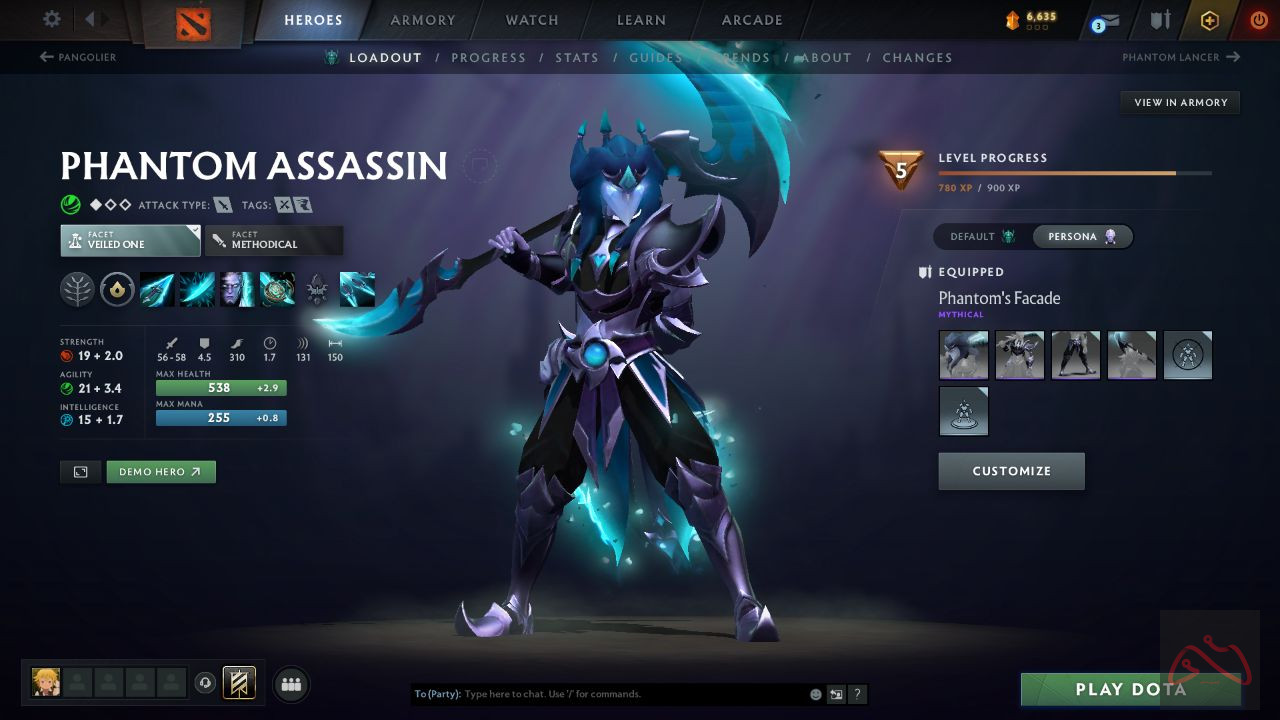The height and width of the screenshot is (720, 1280).
Task: Open the Arcade tab
Action: pyautogui.click(x=752, y=20)
